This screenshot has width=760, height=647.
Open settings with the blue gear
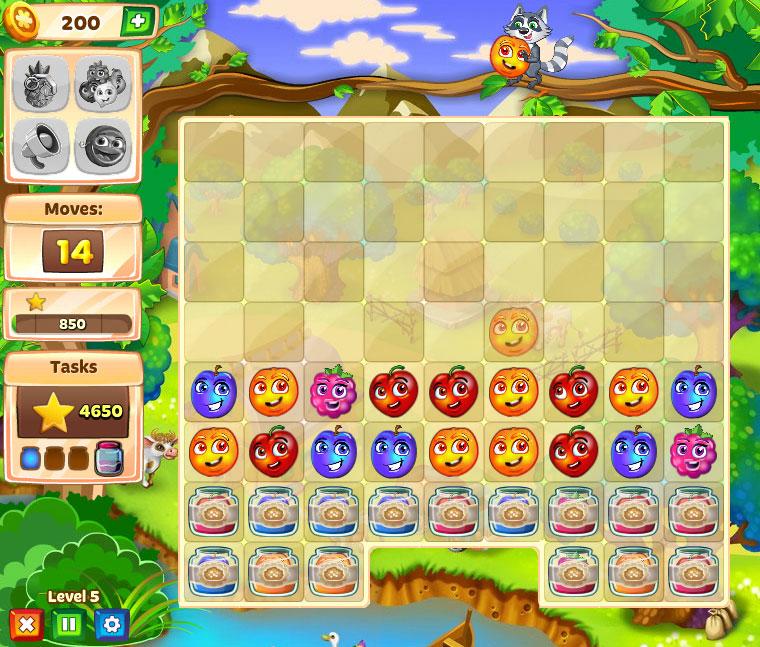[111, 625]
